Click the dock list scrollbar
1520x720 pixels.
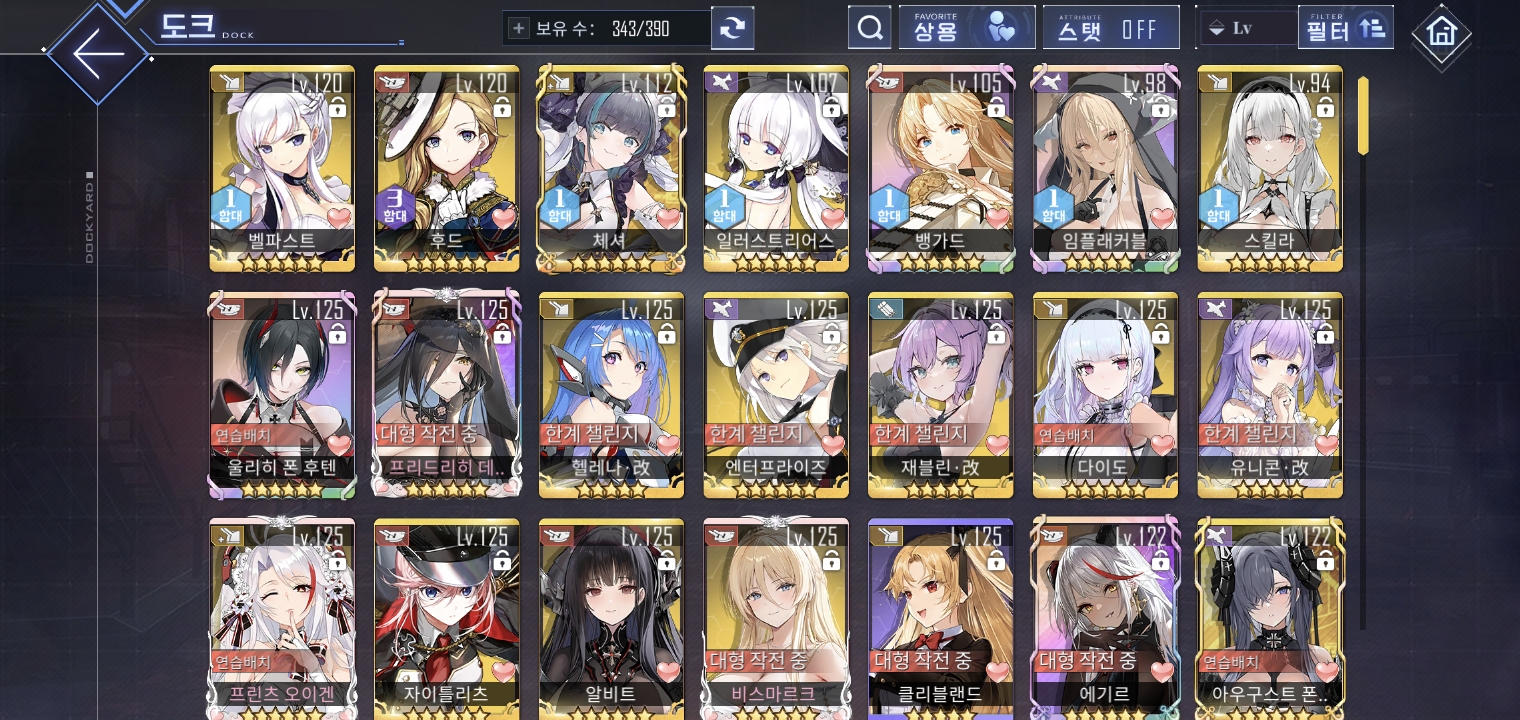pos(1363,115)
